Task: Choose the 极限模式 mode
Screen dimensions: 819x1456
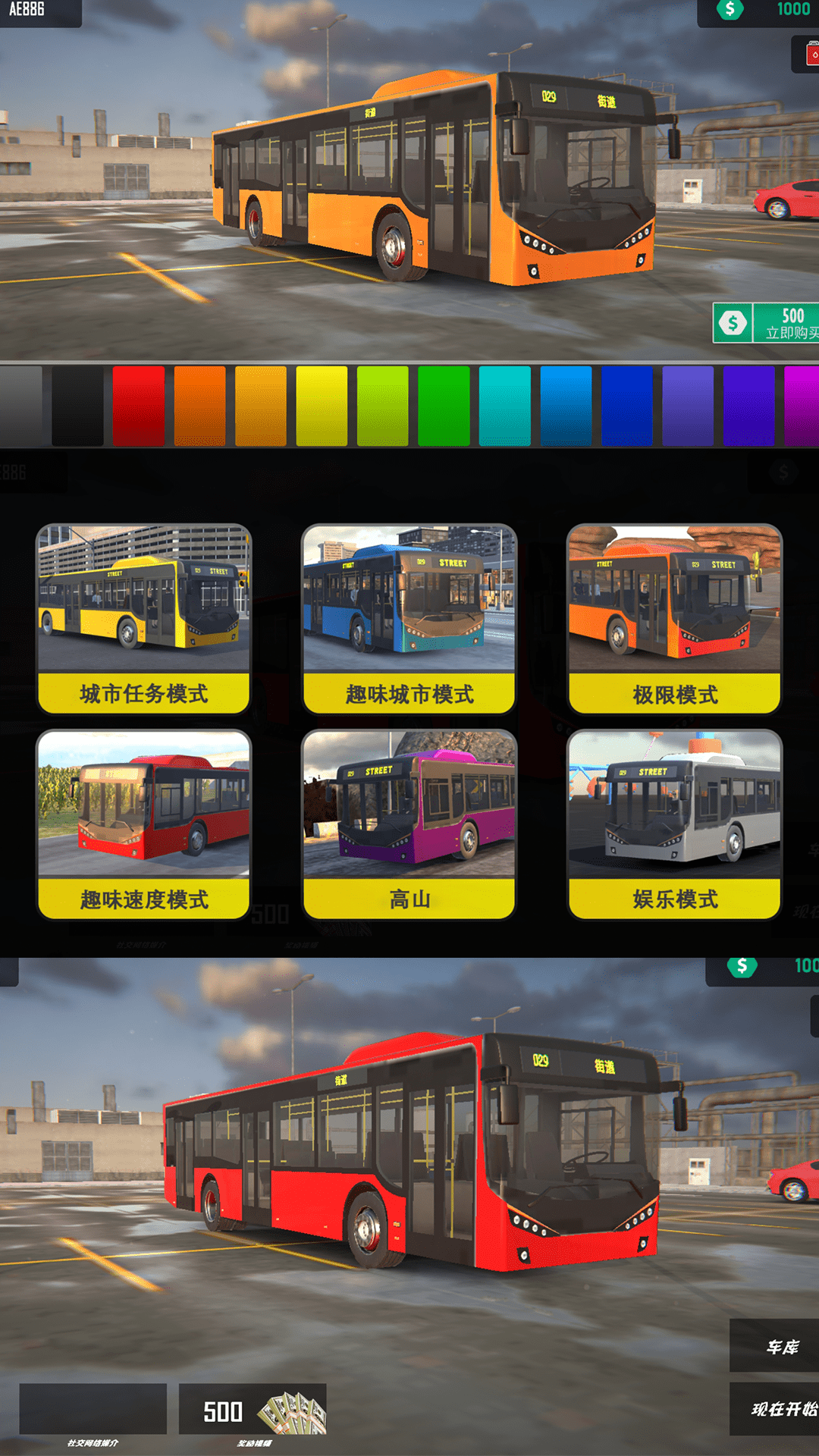Action: tap(675, 619)
